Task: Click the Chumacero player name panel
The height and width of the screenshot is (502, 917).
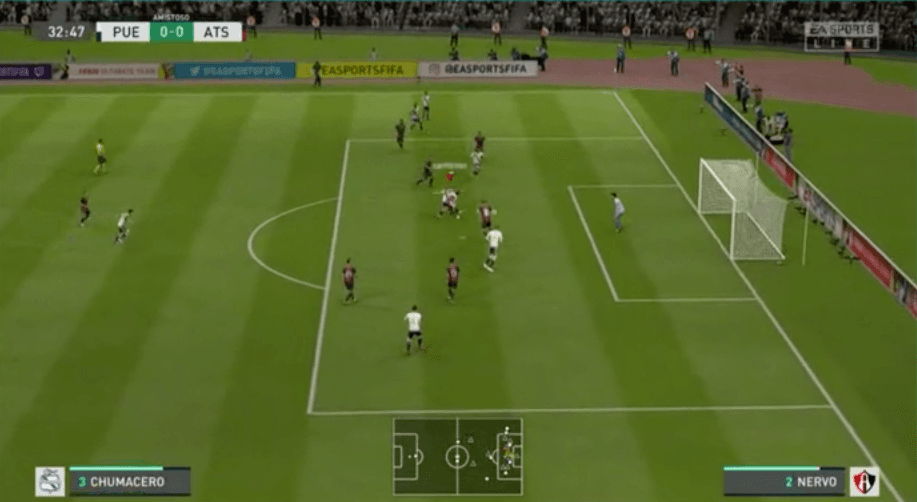Action: 129,481
